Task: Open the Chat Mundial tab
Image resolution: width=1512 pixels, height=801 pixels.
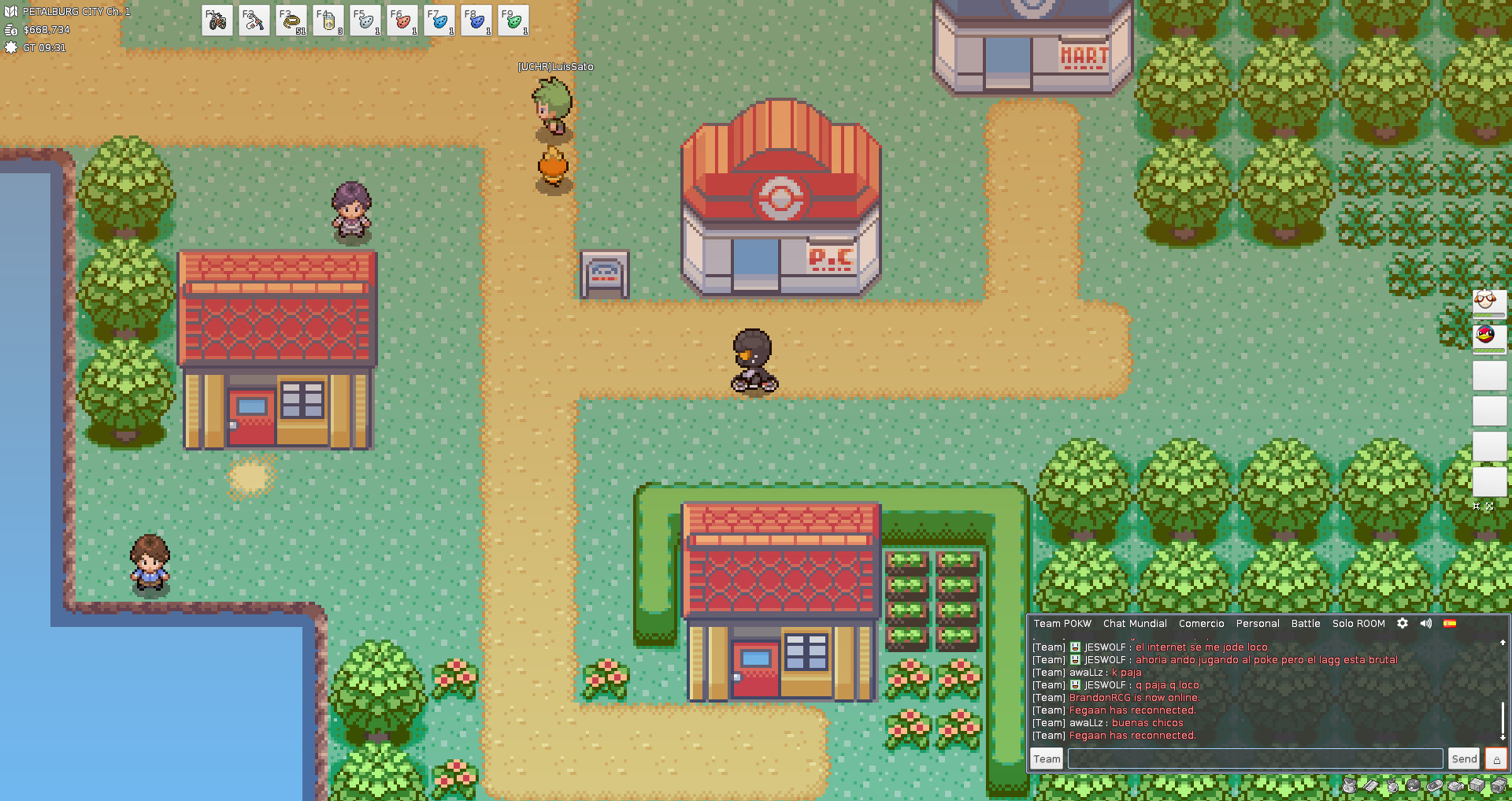Action: [1135, 624]
